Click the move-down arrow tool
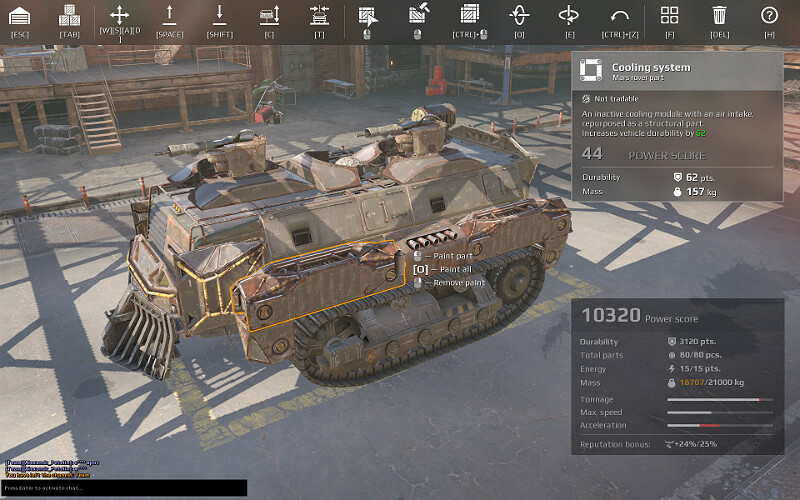The width and height of the screenshot is (800, 500). pos(219,15)
